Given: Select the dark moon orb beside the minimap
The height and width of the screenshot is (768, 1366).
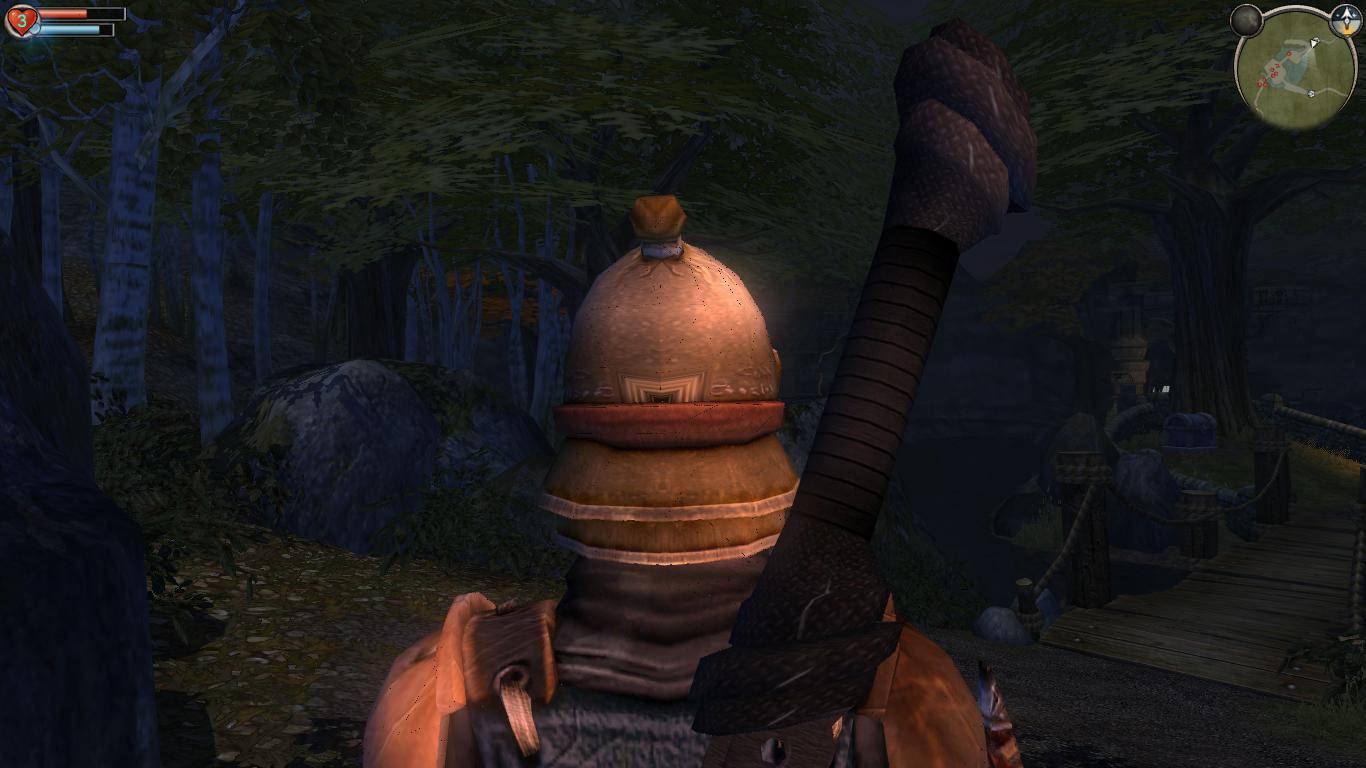Looking at the screenshot, I should pos(1246,20).
